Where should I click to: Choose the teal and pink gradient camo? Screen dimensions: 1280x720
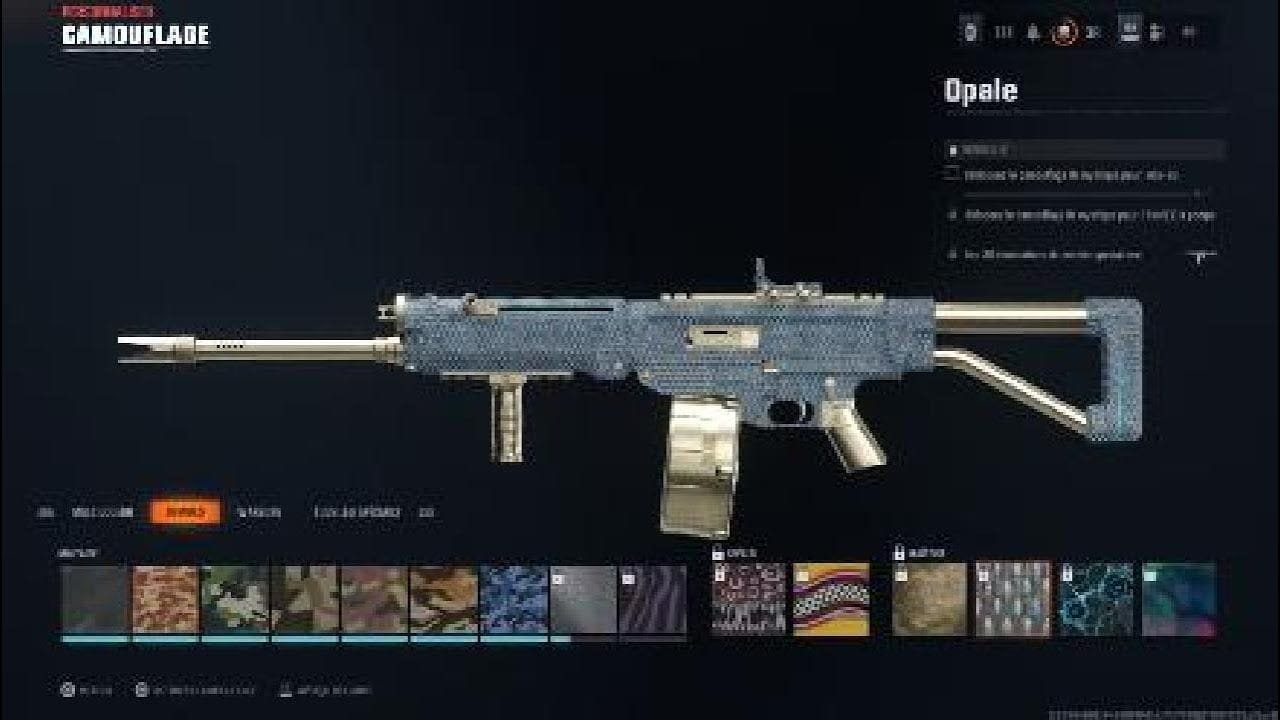(x=1179, y=599)
